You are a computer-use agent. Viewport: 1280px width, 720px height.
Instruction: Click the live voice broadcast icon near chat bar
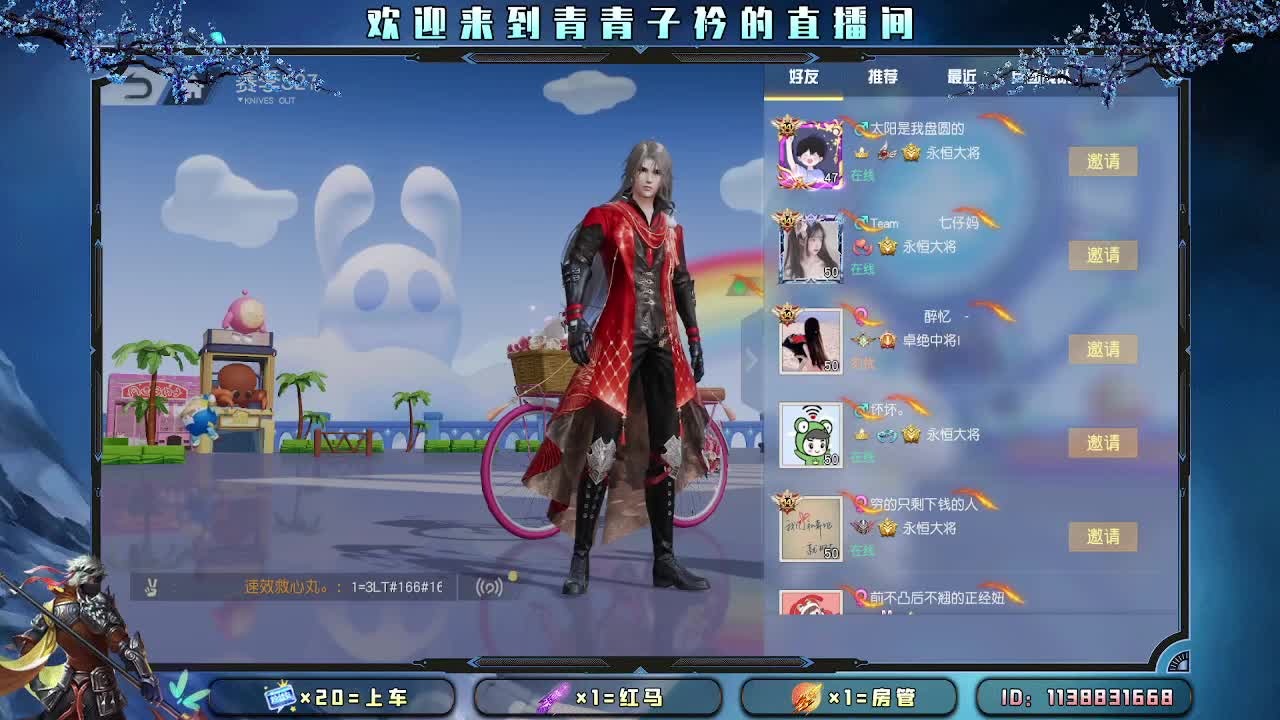point(490,587)
